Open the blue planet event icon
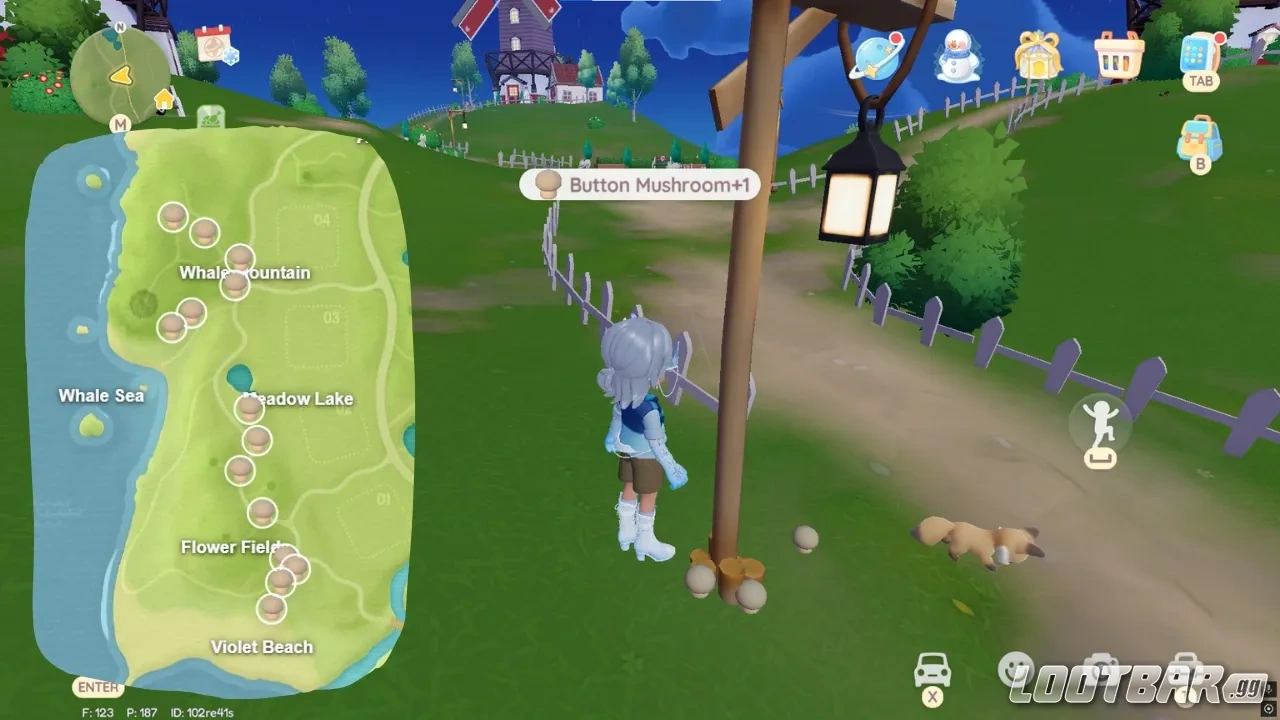 [875, 57]
